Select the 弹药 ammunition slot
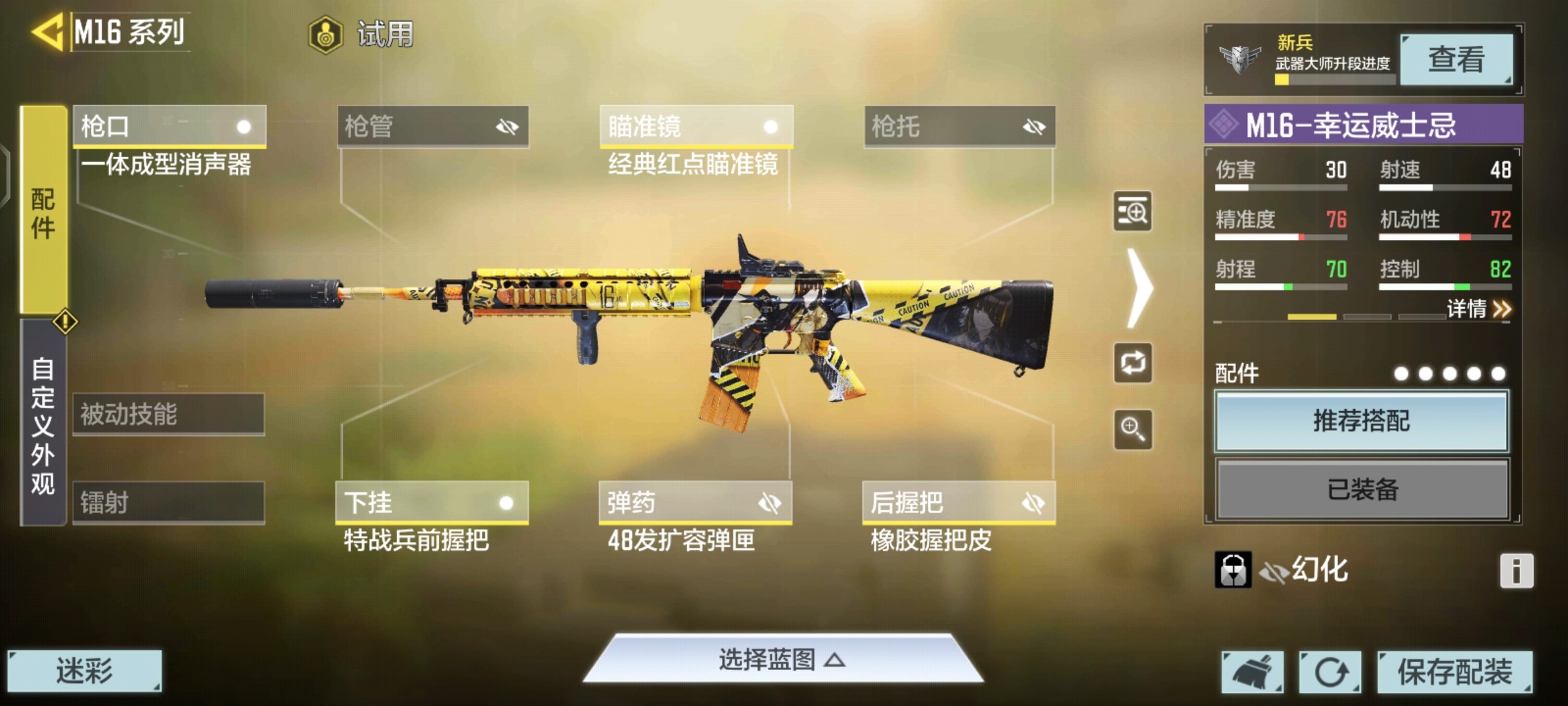Screen dimensions: 1568x706 coord(695,503)
